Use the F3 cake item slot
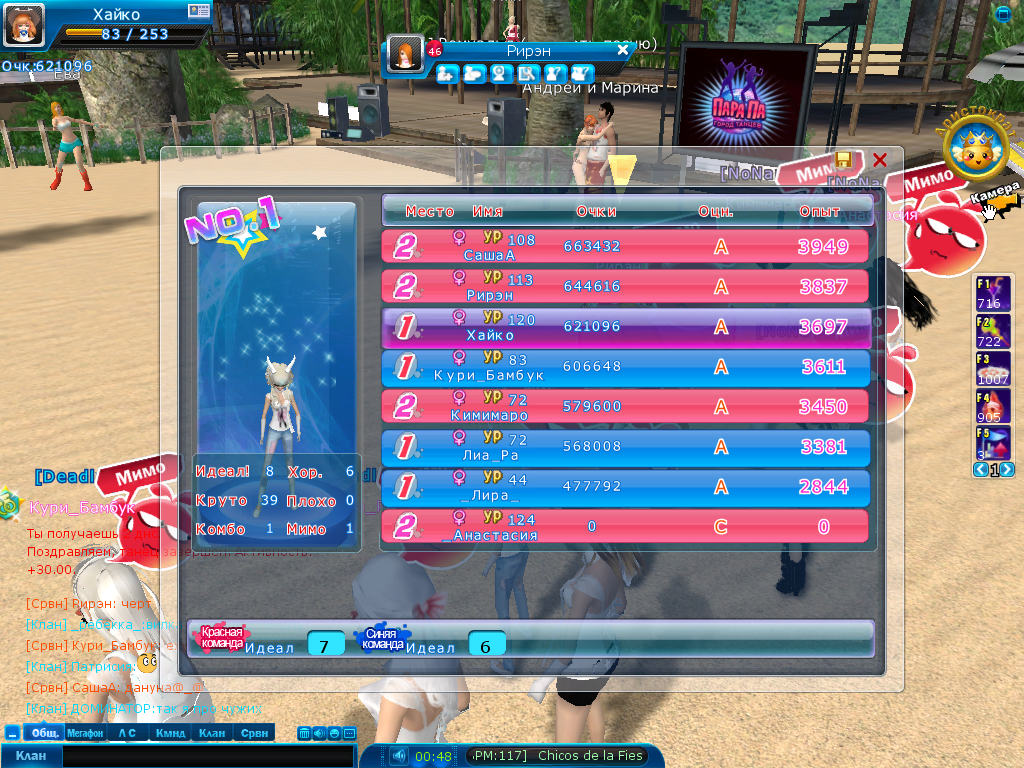1024x768 pixels. (992, 369)
